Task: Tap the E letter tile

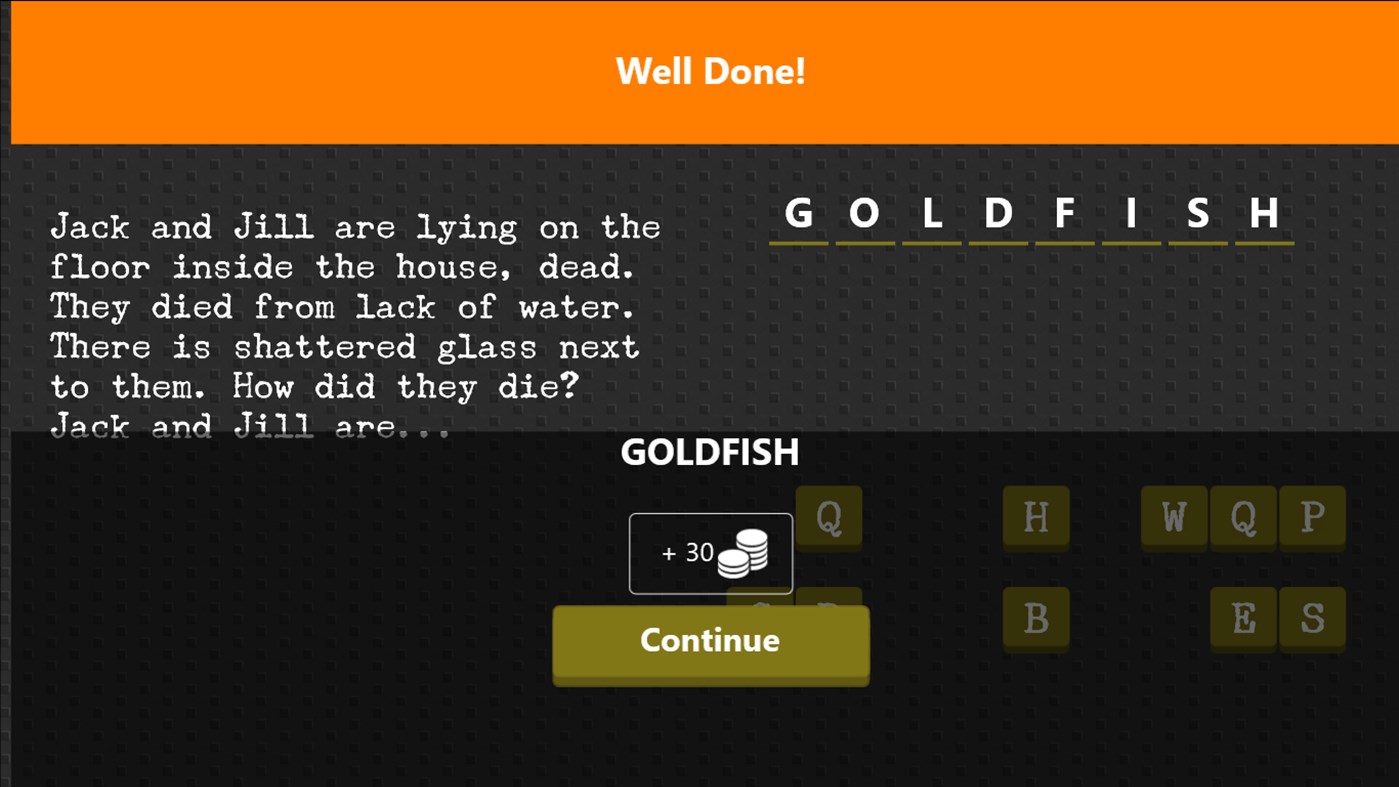Action: (1244, 619)
